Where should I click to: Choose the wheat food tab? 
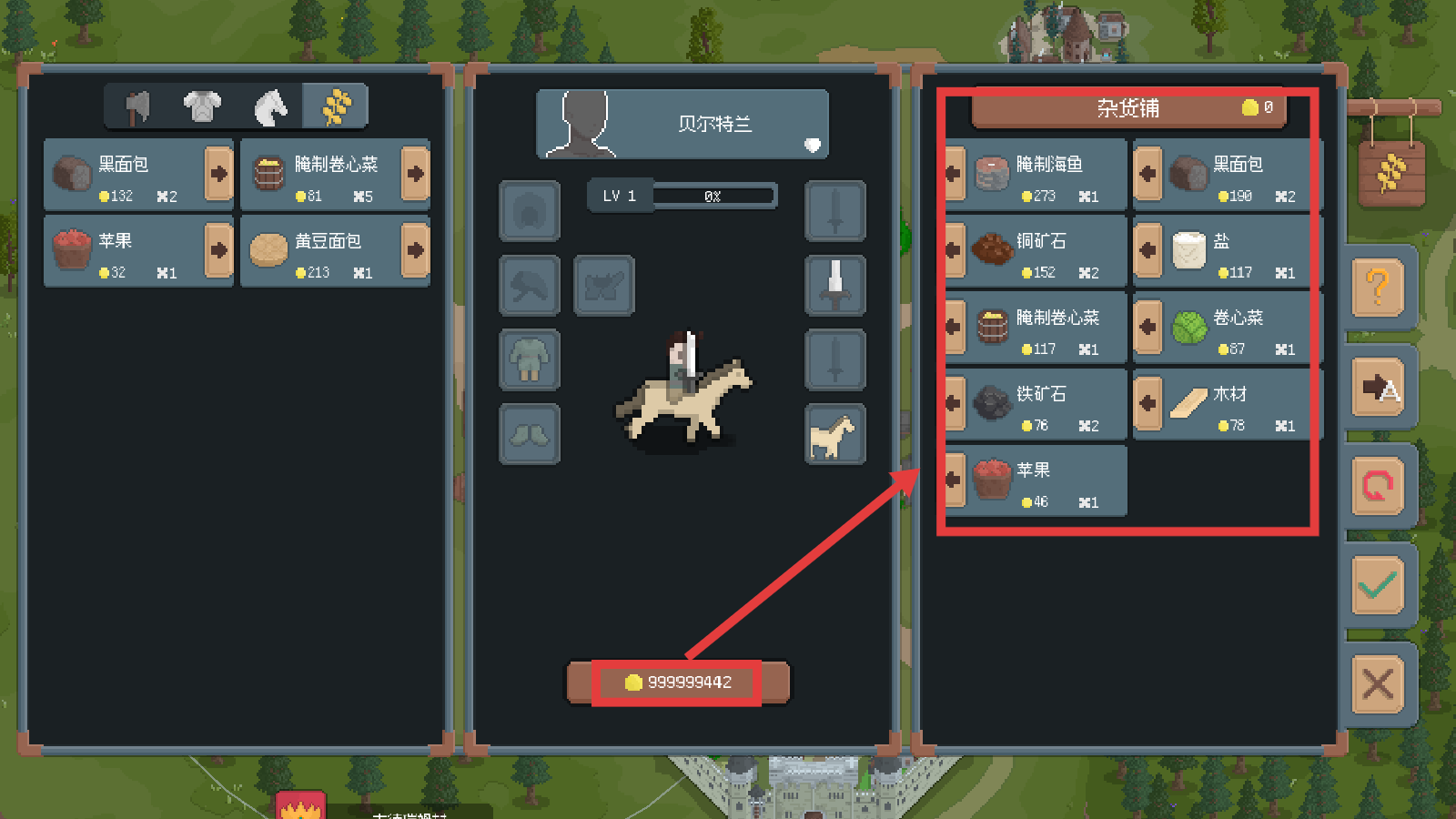click(336, 107)
